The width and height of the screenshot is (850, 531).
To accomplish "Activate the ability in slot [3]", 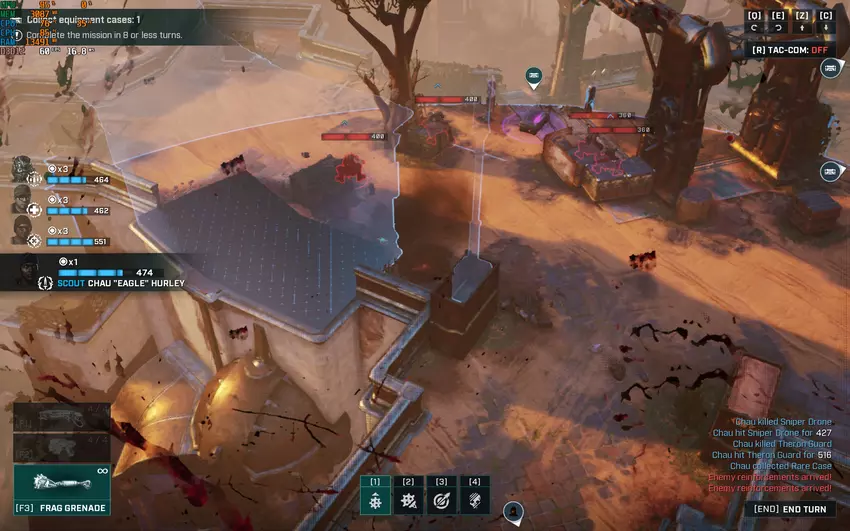I will tap(441, 495).
